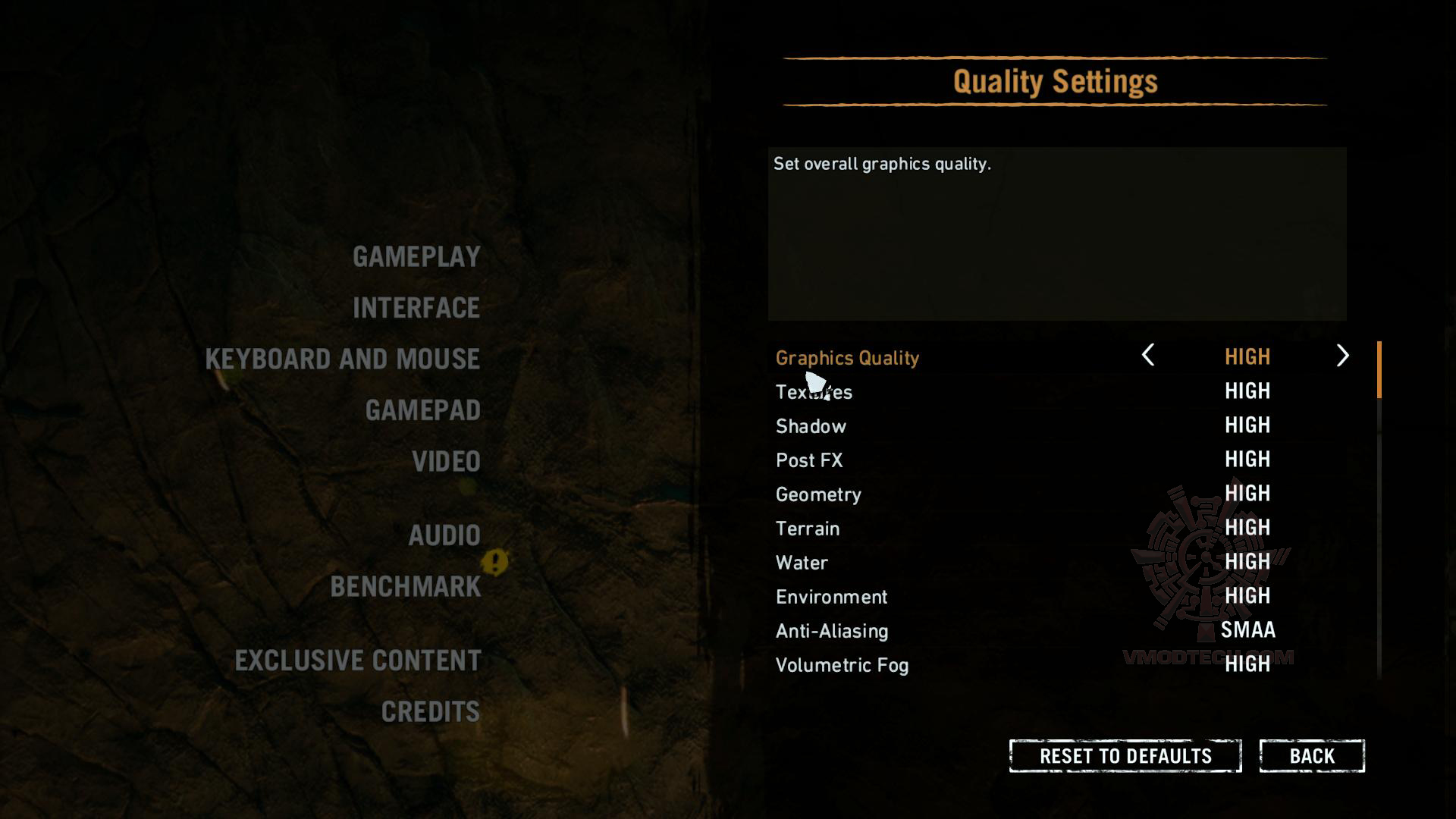Click the right arrow to raise Graphics Quality

pyautogui.click(x=1344, y=356)
